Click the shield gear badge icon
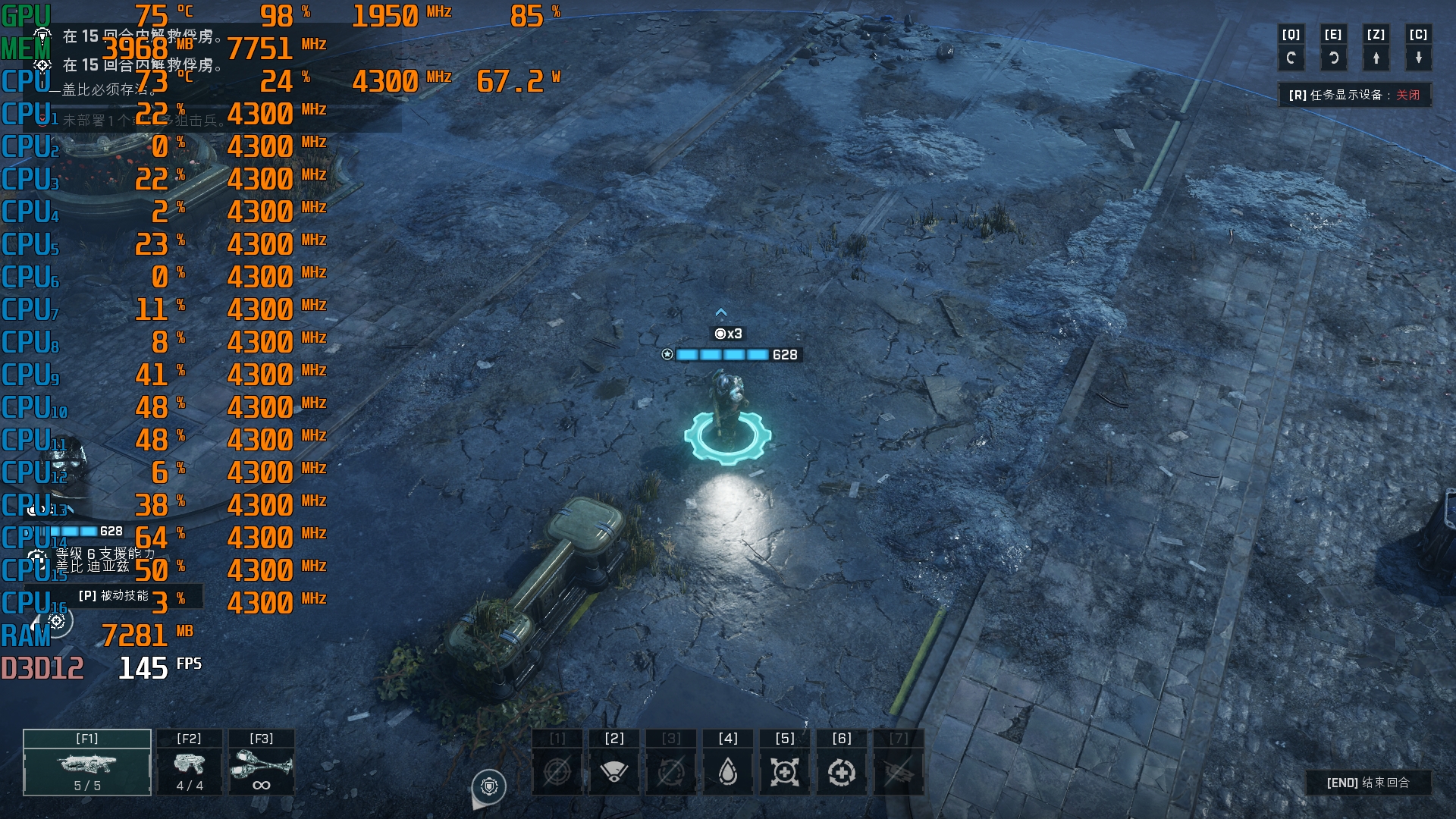This screenshot has width=1456, height=819. coord(489,786)
